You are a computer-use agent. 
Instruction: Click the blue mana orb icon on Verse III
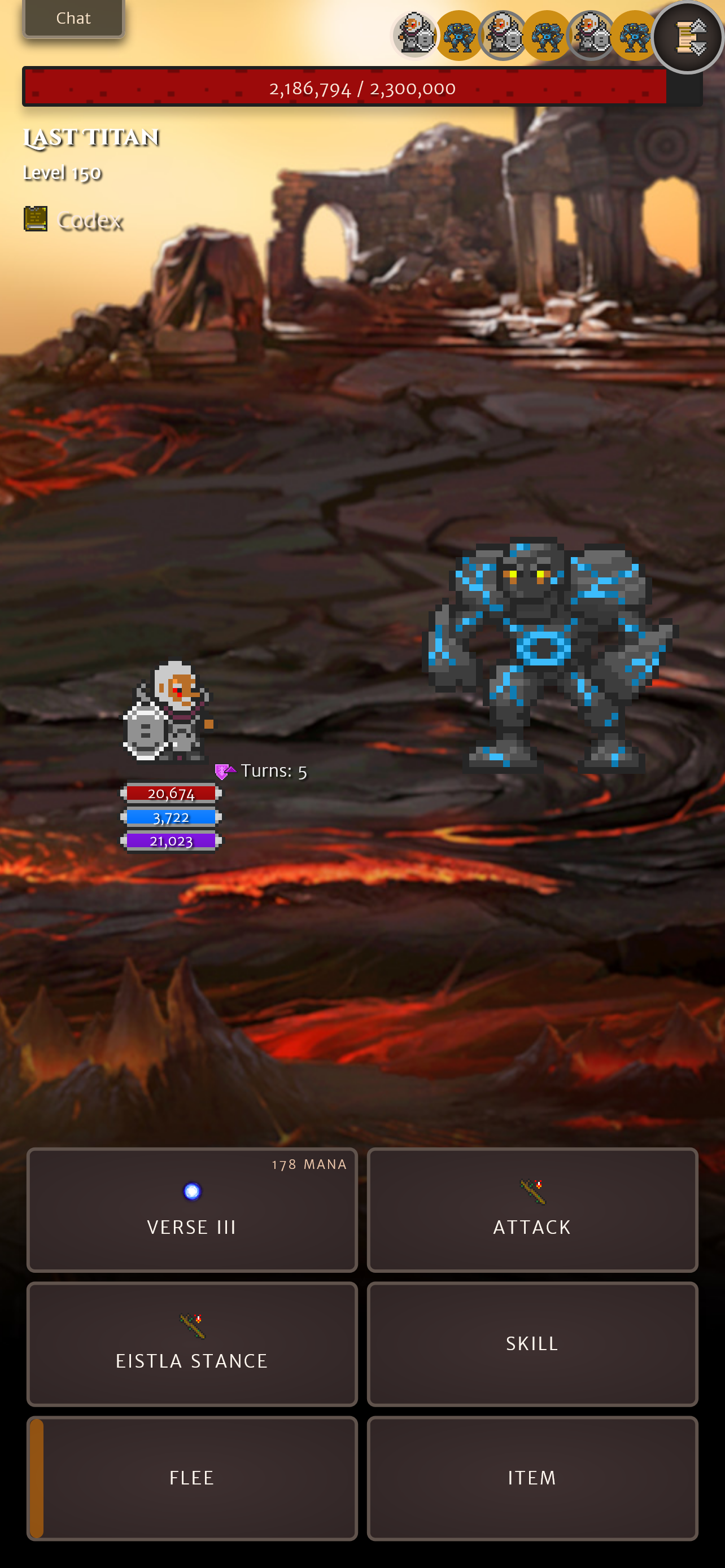[x=191, y=1191]
